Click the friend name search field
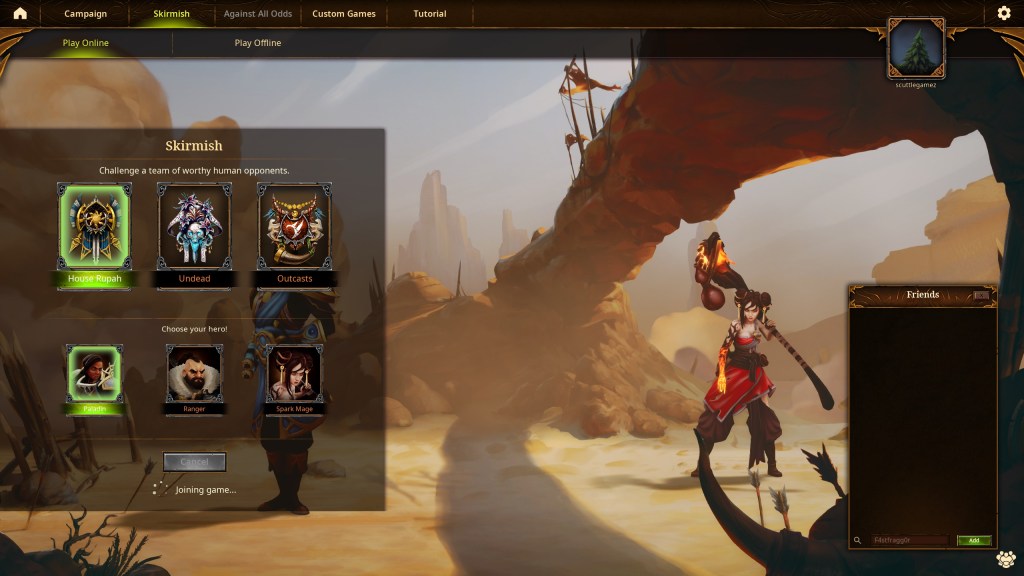 [908, 541]
